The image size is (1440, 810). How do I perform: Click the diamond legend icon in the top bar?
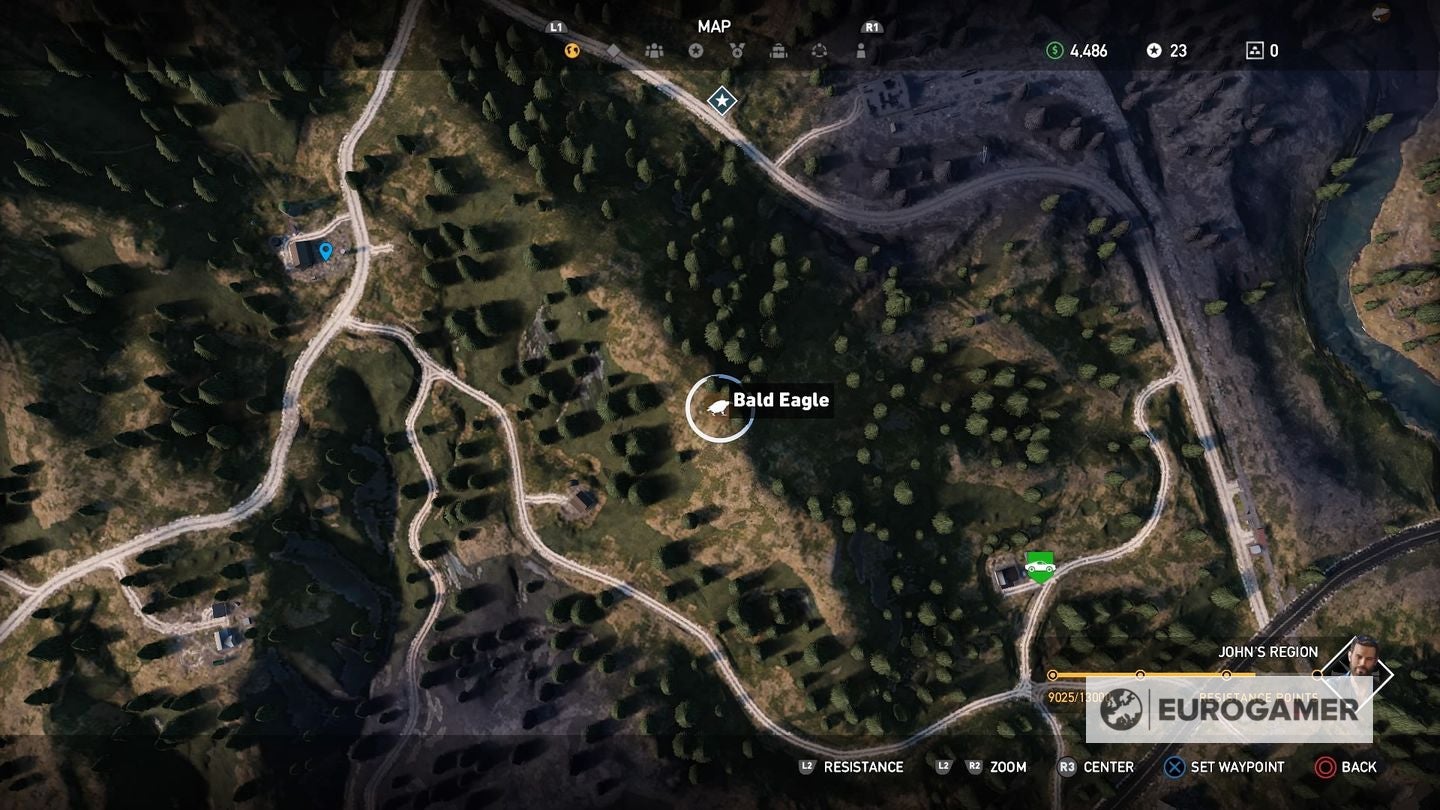click(x=613, y=50)
